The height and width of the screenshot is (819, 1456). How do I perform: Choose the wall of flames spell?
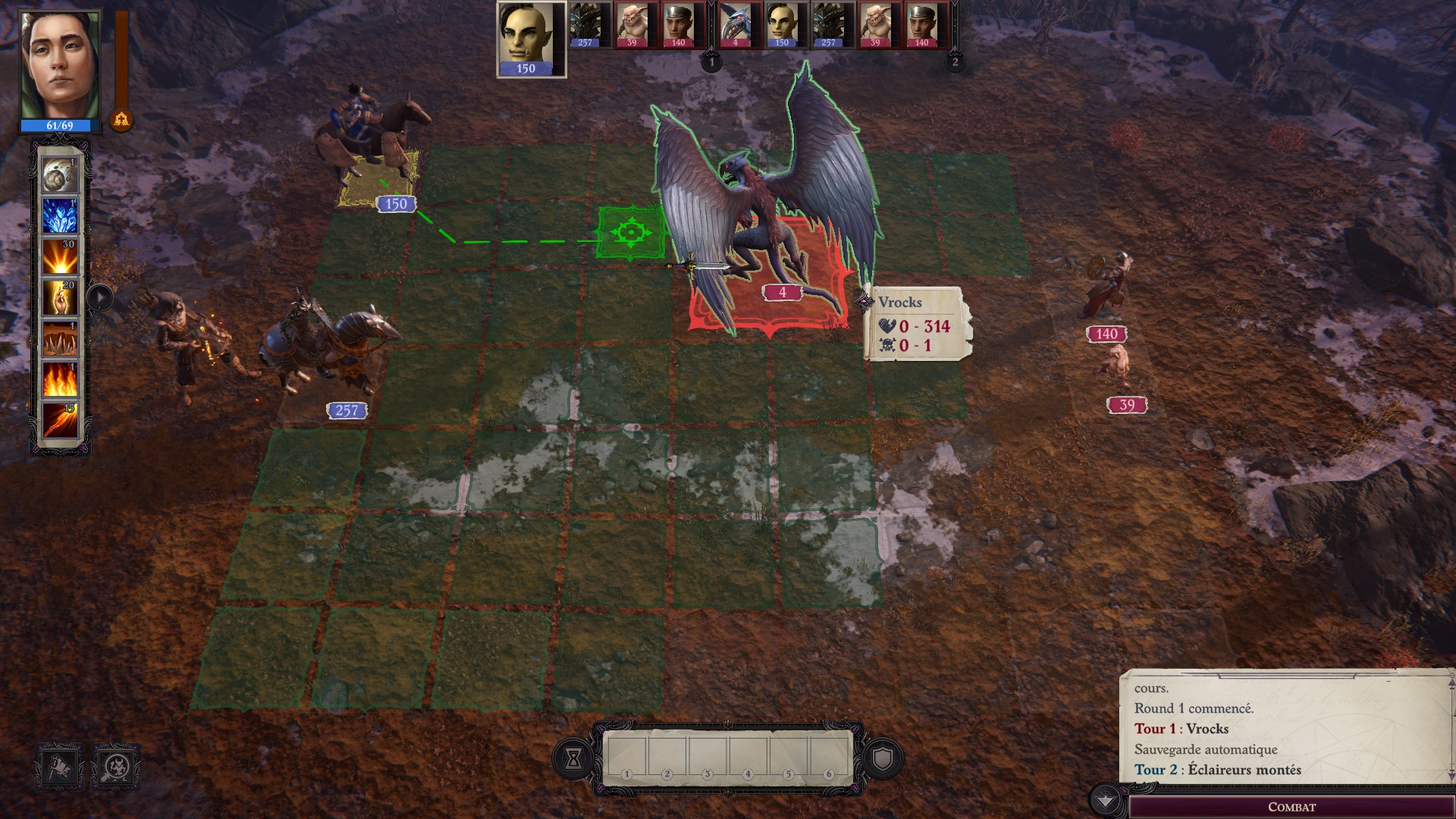60,379
